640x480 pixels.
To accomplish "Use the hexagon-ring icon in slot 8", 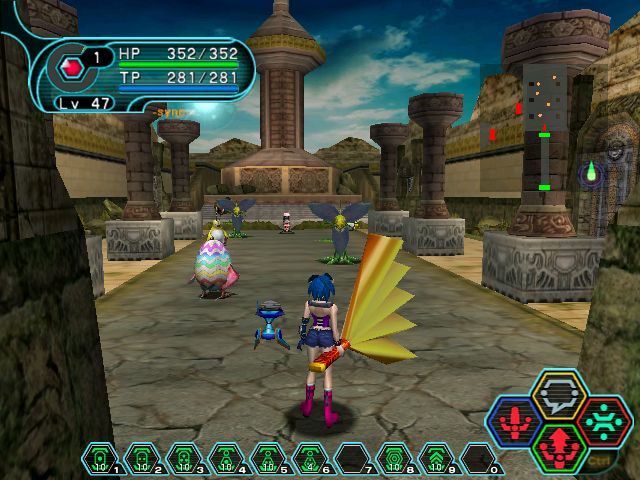I will [393, 459].
